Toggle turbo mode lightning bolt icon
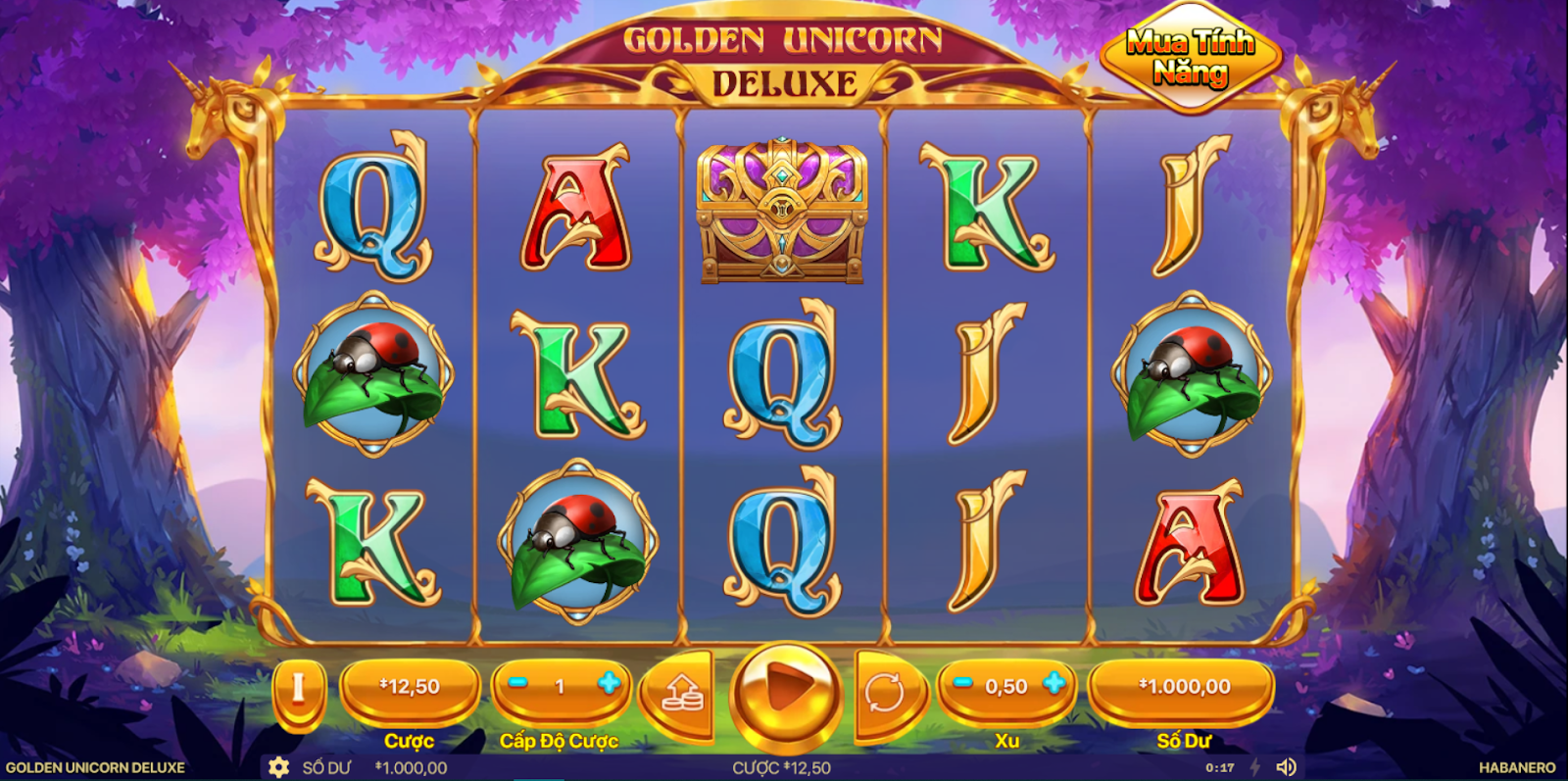 pos(1254,767)
